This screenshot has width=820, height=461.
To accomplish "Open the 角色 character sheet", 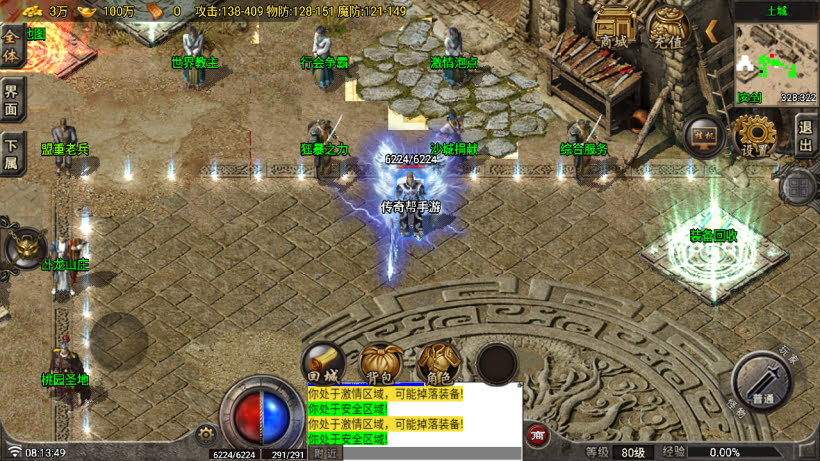I will (x=439, y=366).
